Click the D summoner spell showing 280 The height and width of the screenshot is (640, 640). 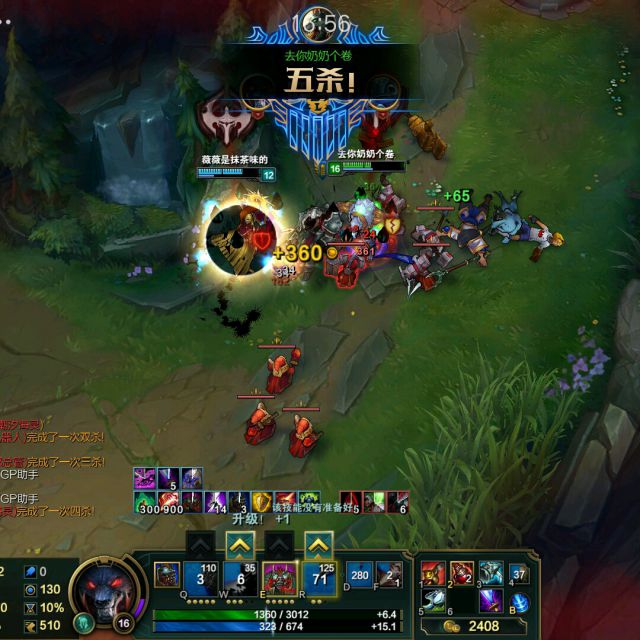point(358,575)
